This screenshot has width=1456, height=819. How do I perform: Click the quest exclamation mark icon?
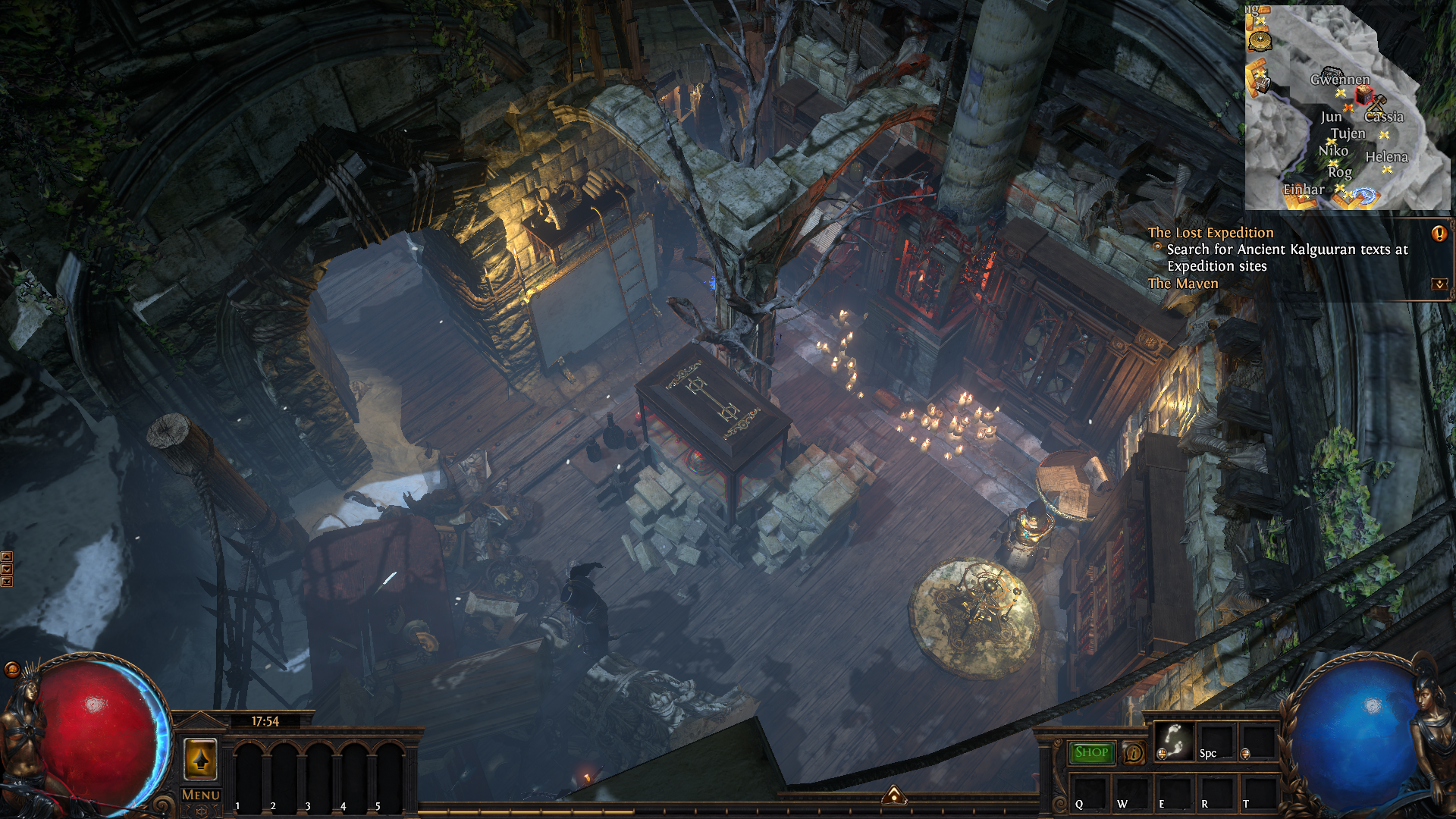(1439, 234)
